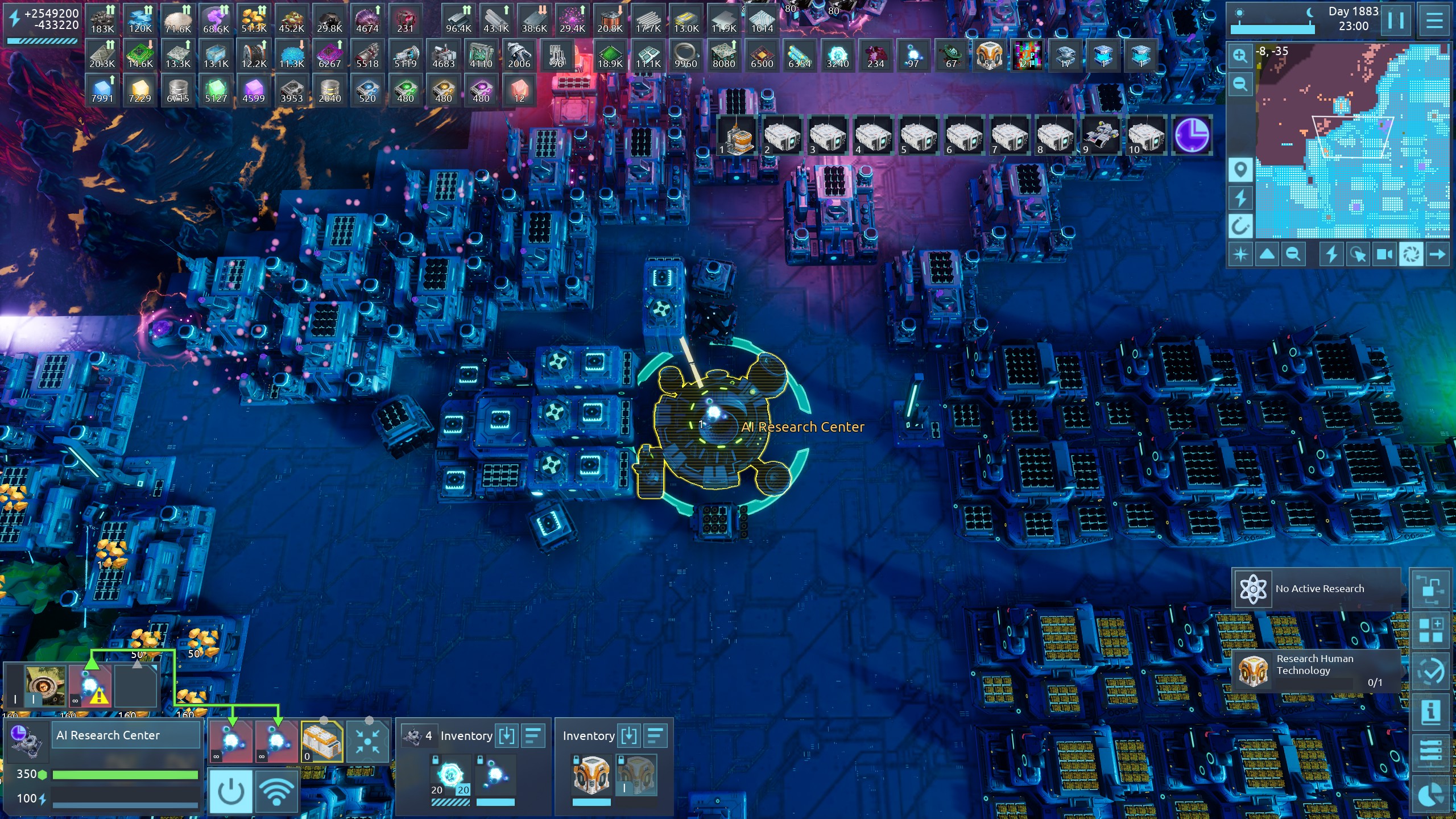Choose hotbar slot 1 orange building

tap(737, 135)
